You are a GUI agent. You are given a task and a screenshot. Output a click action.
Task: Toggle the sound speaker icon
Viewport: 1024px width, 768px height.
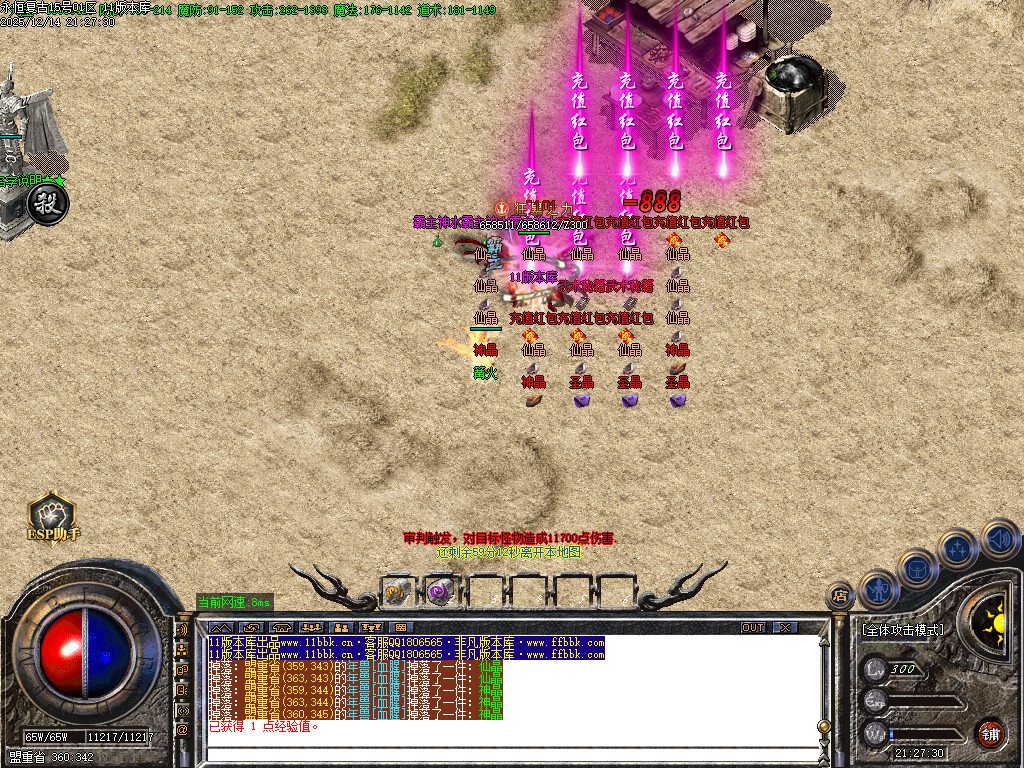pyautogui.click(x=999, y=538)
